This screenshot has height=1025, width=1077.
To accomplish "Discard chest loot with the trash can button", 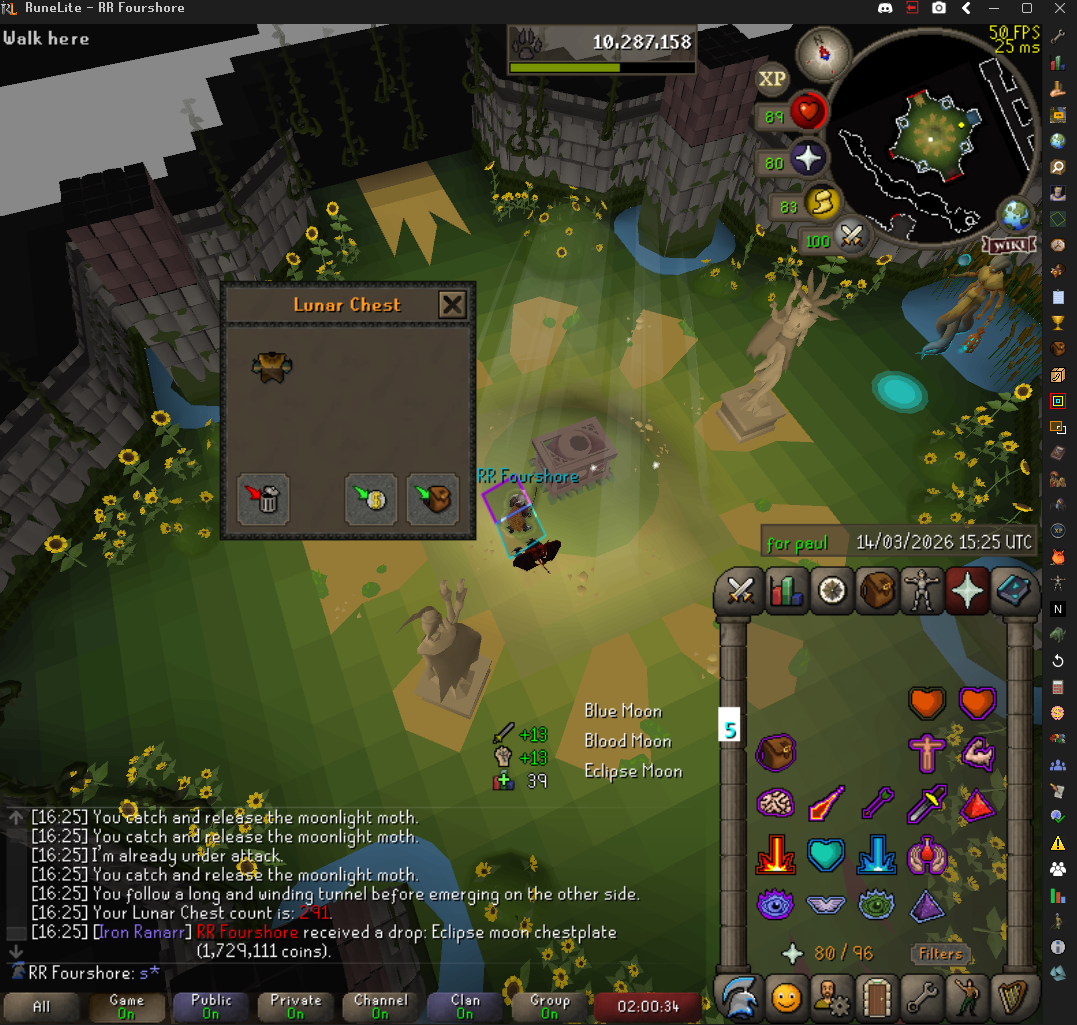I will point(263,498).
